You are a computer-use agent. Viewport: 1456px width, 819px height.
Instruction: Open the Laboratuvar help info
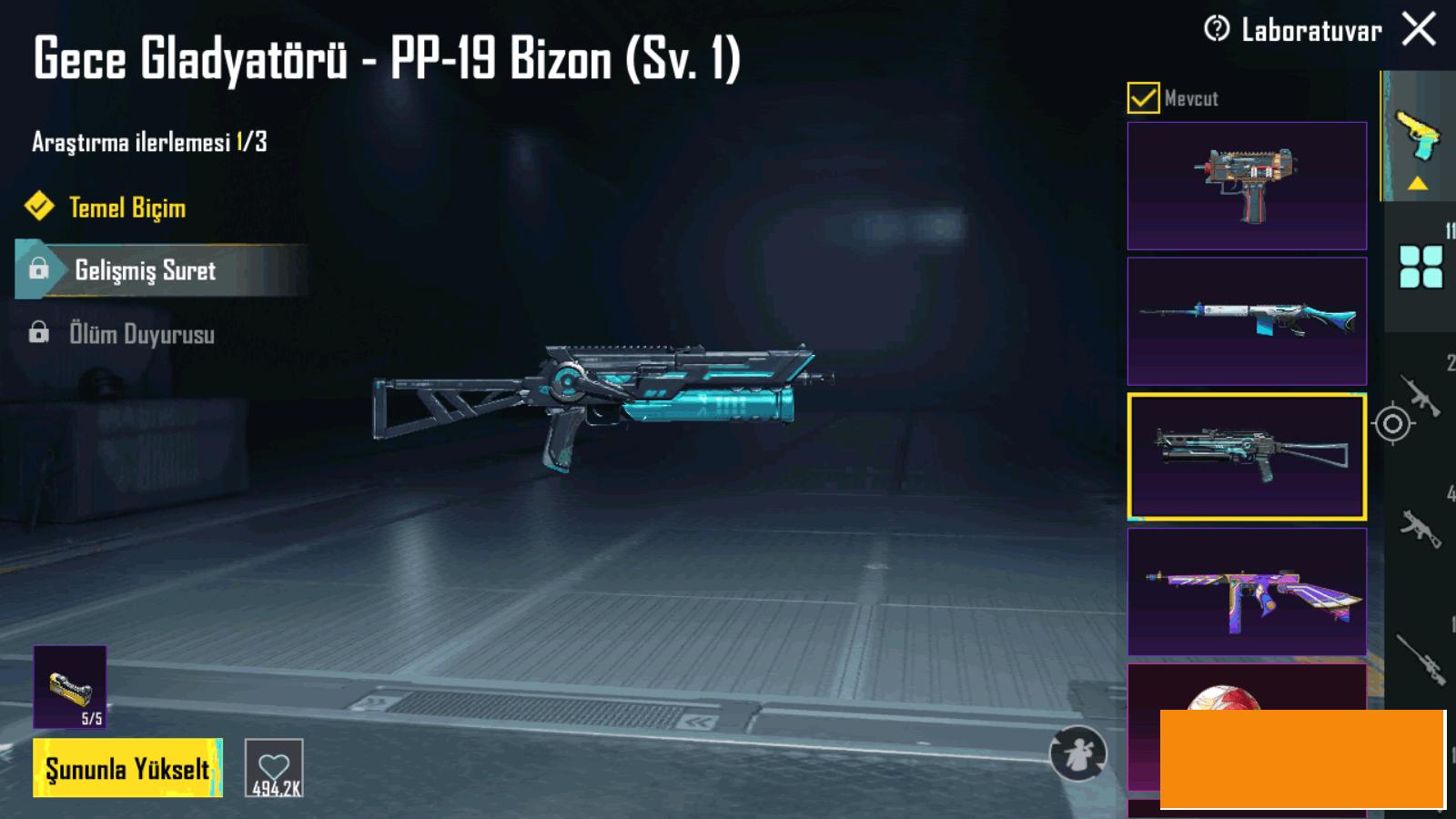coord(1217,29)
